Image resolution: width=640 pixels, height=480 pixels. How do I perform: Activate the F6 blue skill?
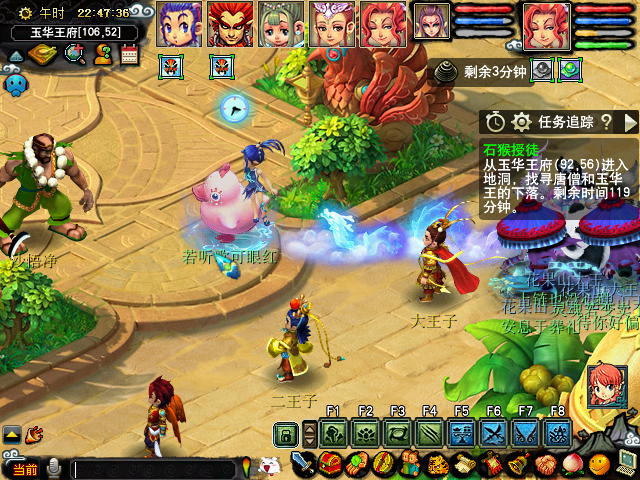[494, 433]
